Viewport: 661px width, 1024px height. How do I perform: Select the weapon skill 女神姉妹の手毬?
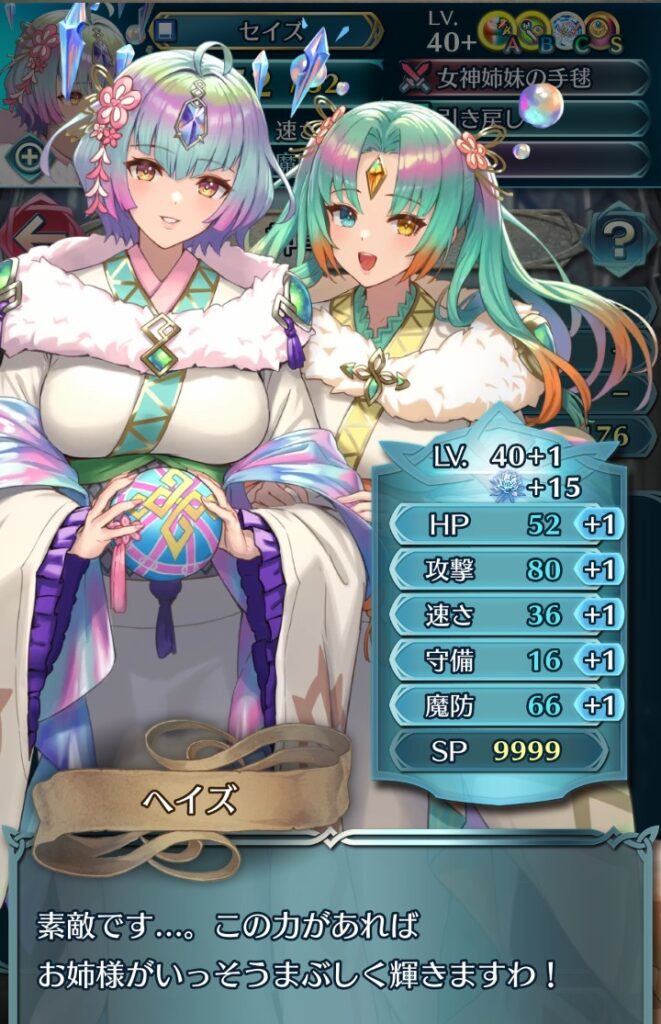point(525,78)
